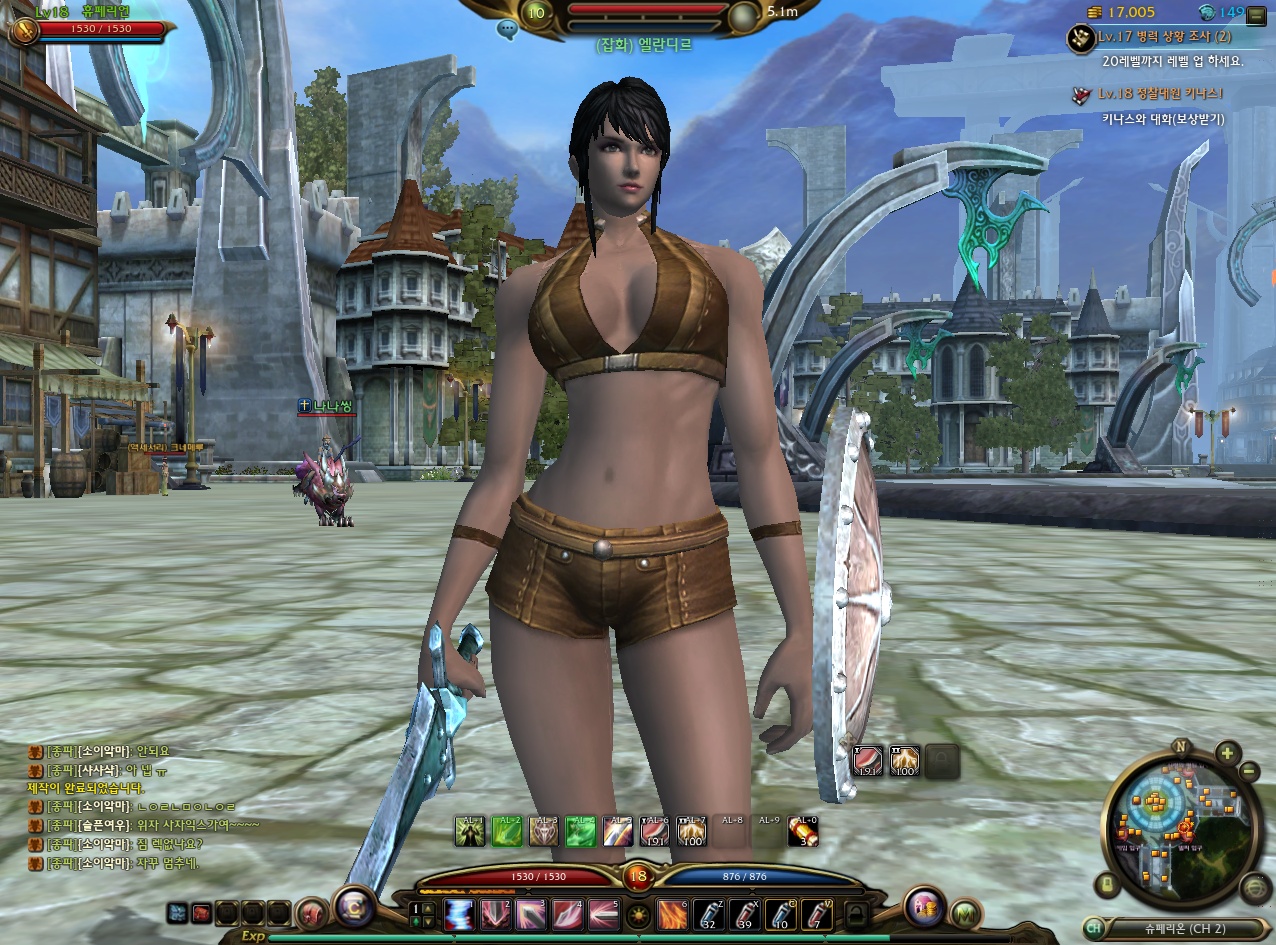This screenshot has height=945, width=1276.
Task: Select the Lv.18 Kinas quest in the tracker
Action: pos(1160,94)
